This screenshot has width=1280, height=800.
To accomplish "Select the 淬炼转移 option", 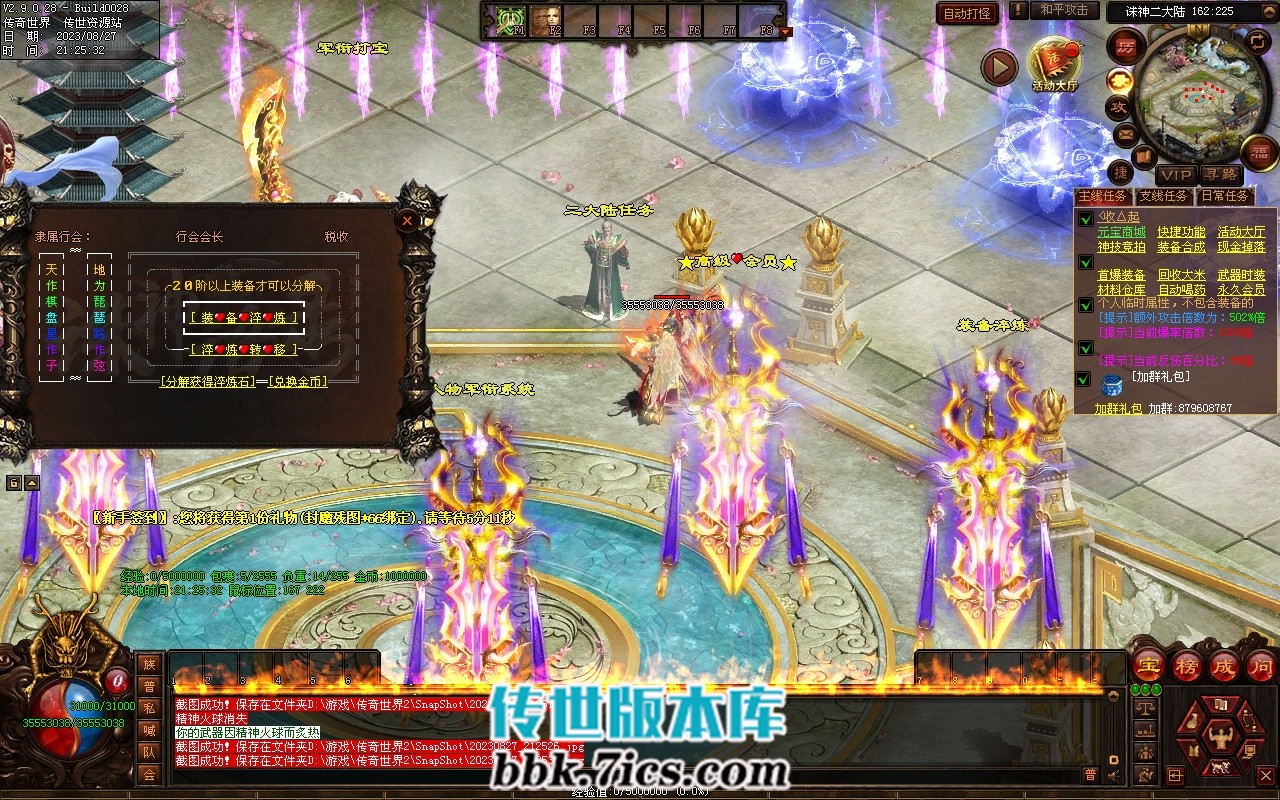I will click(245, 349).
